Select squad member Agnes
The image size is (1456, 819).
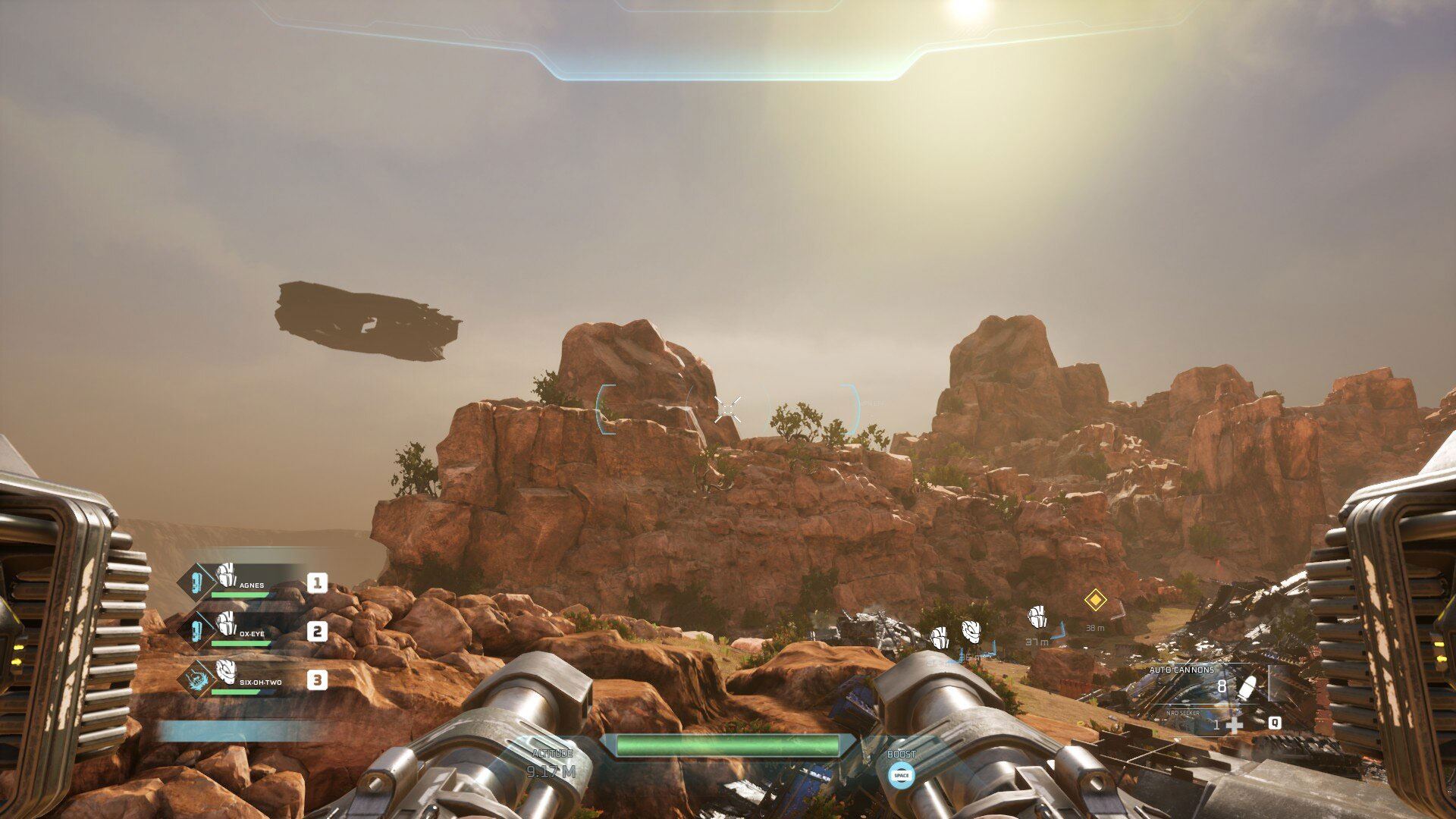(x=251, y=584)
